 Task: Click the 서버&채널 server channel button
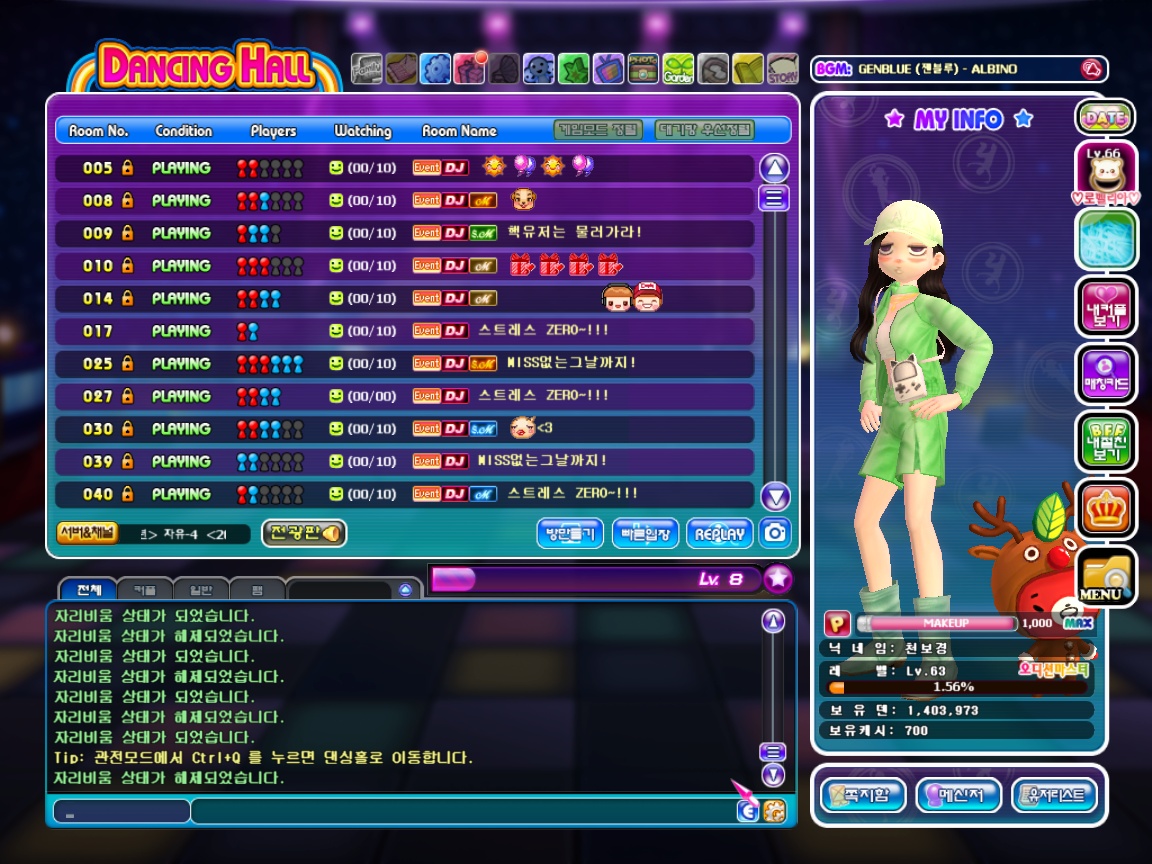[86, 532]
